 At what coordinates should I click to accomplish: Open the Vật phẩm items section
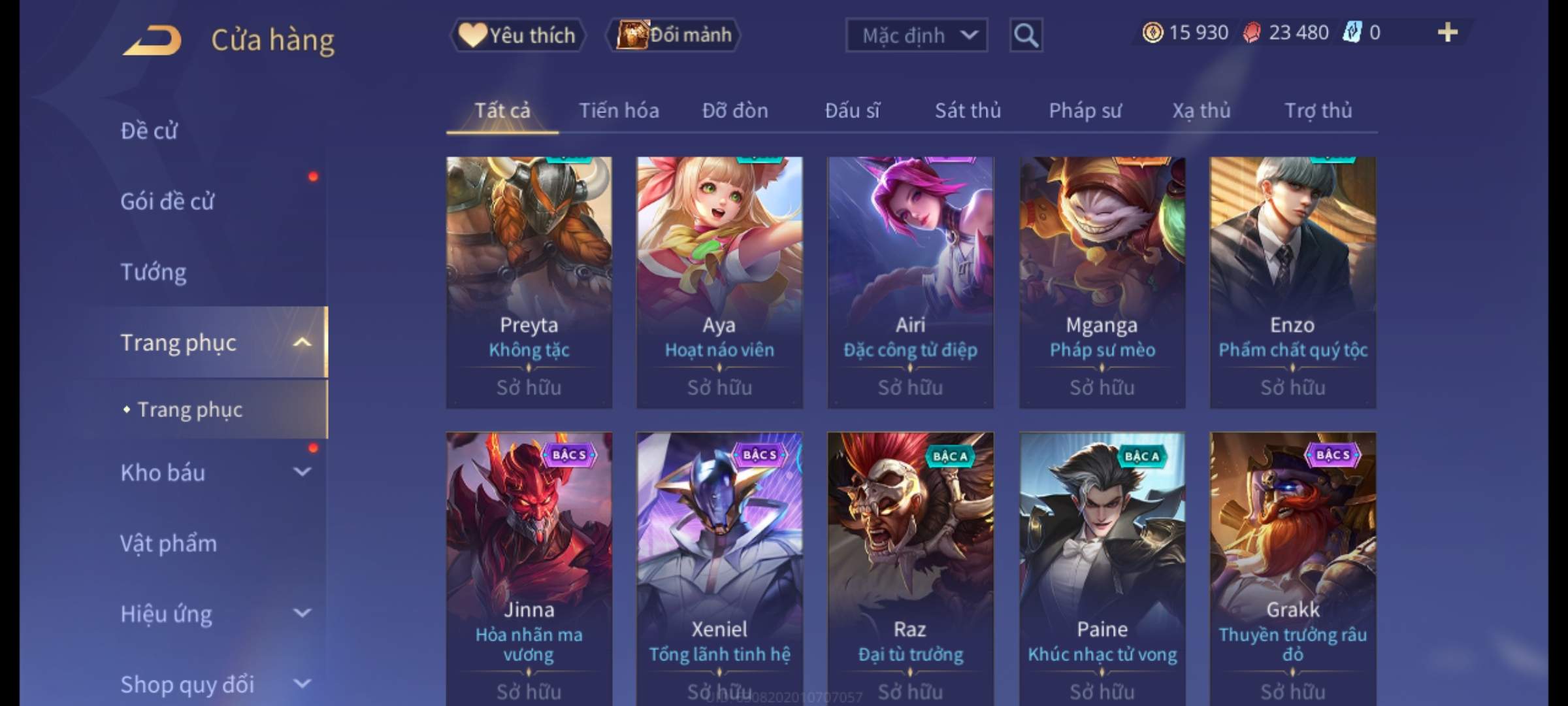pyautogui.click(x=169, y=543)
